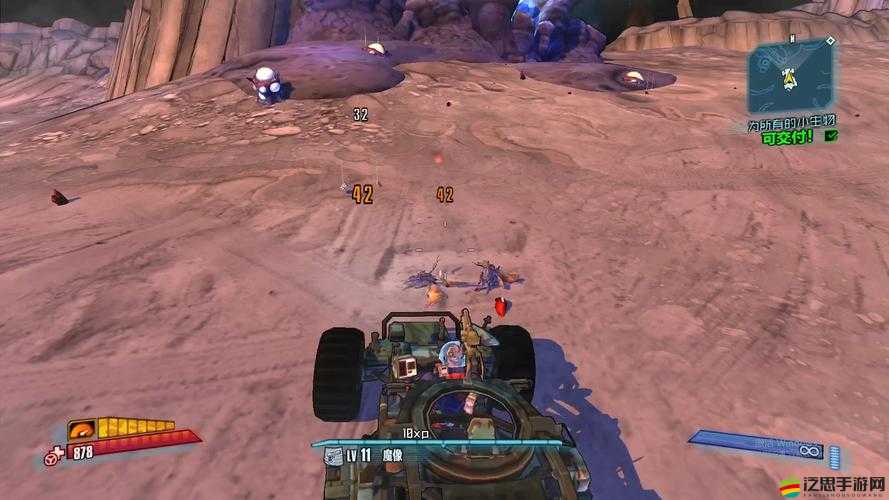889x500 pixels.
Task: Select the diamond waypoint marker on minimap
Action: (x=830, y=43)
